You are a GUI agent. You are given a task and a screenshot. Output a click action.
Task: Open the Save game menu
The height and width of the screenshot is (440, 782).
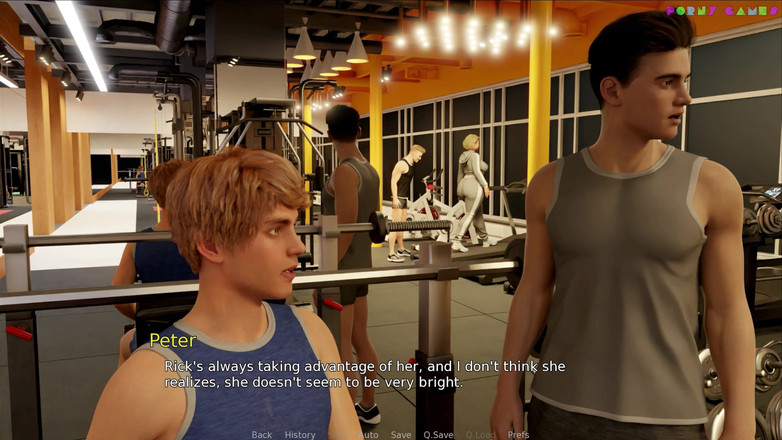click(401, 435)
